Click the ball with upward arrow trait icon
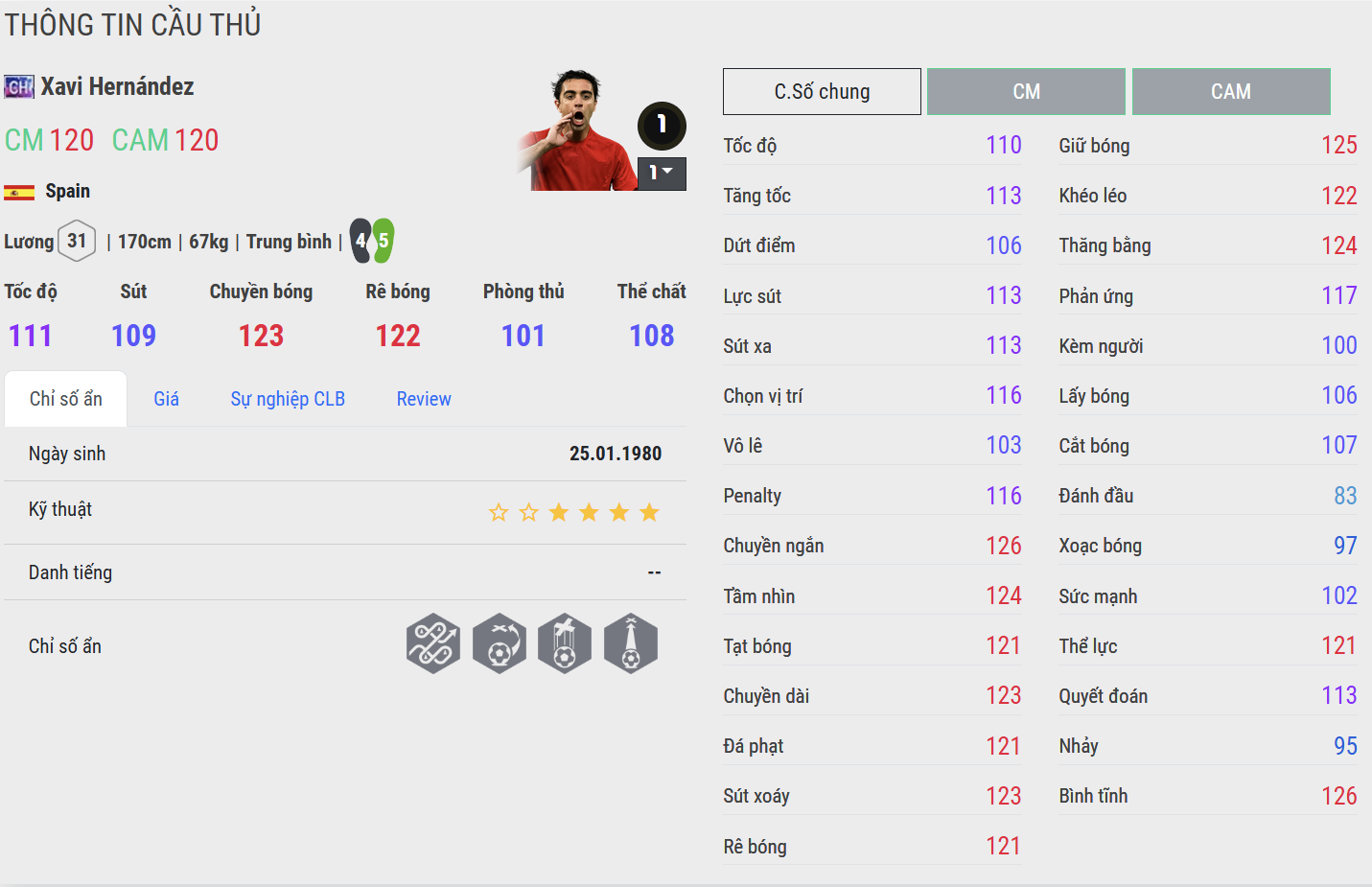Screen dimensions: 1372x887 [631, 643]
